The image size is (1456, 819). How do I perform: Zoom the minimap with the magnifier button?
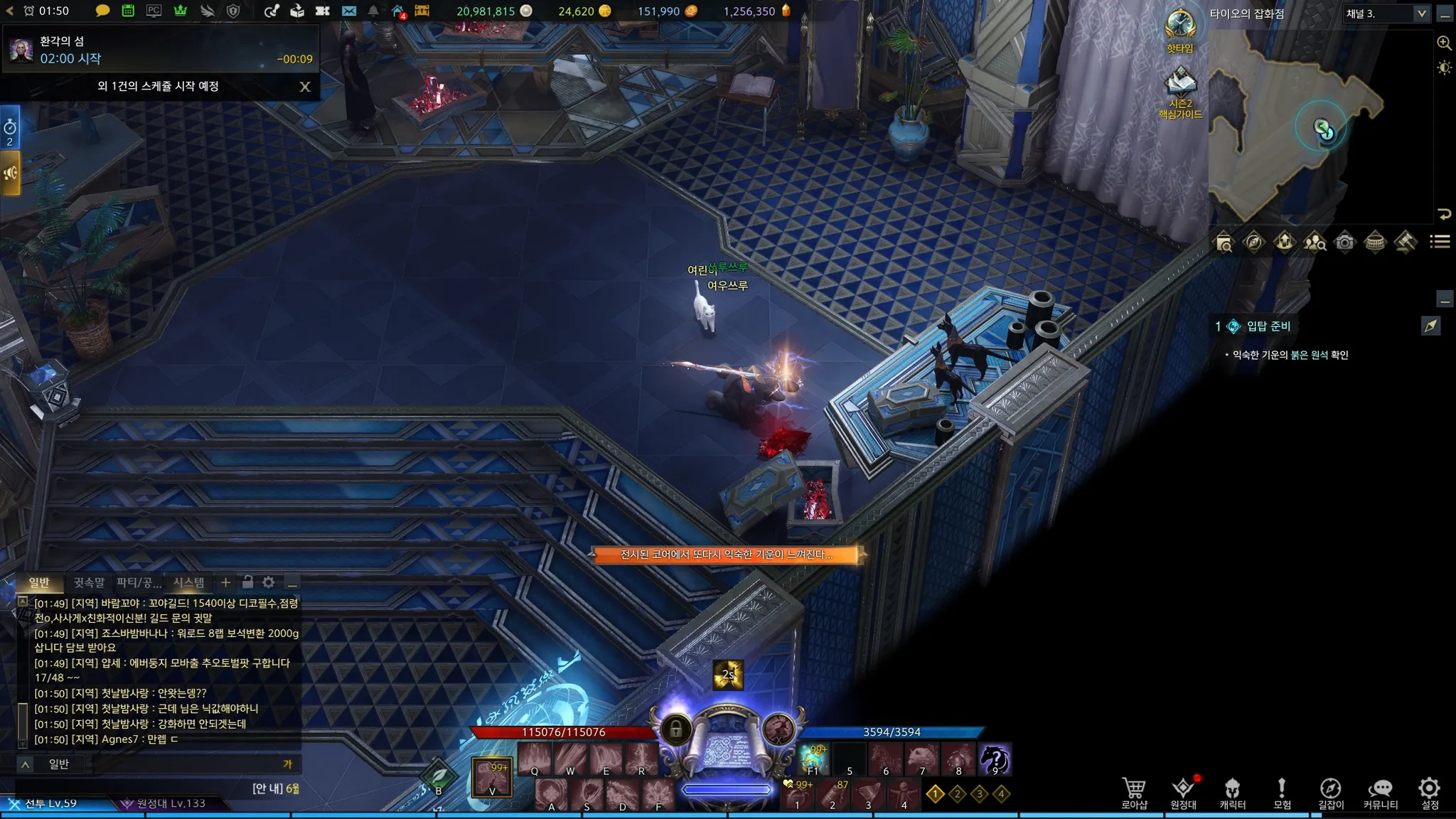[1444, 43]
